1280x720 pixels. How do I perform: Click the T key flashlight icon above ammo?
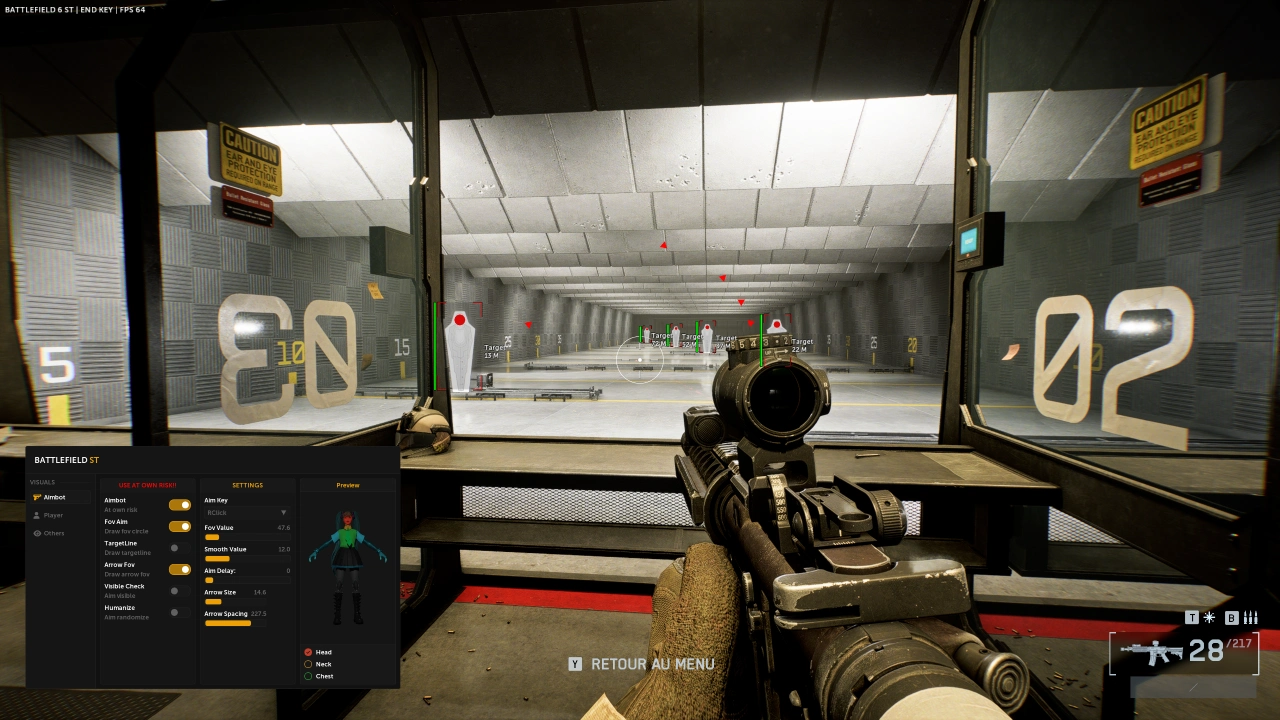coord(1192,617)
